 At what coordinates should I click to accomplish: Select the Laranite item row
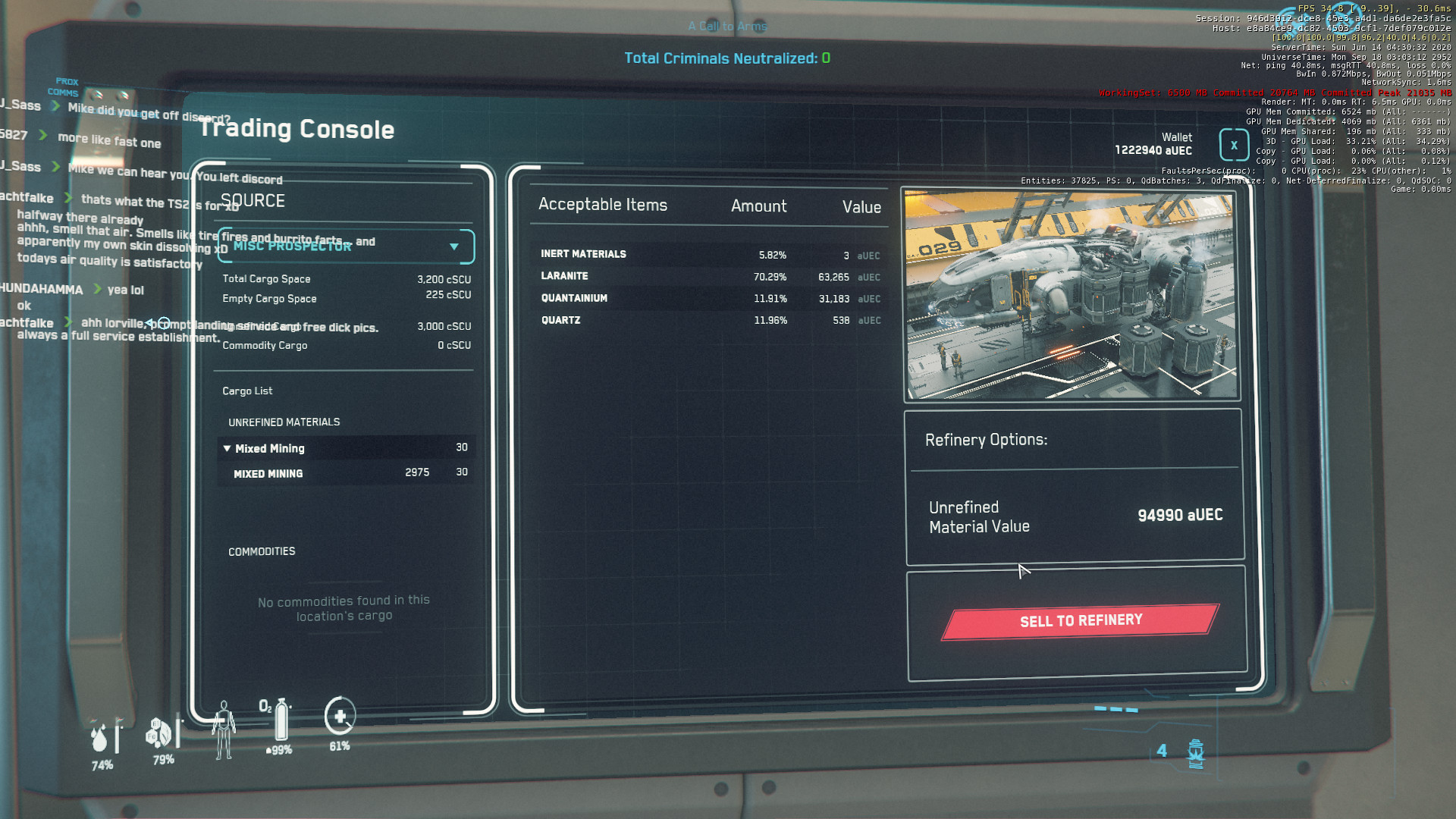click(709, 277)
